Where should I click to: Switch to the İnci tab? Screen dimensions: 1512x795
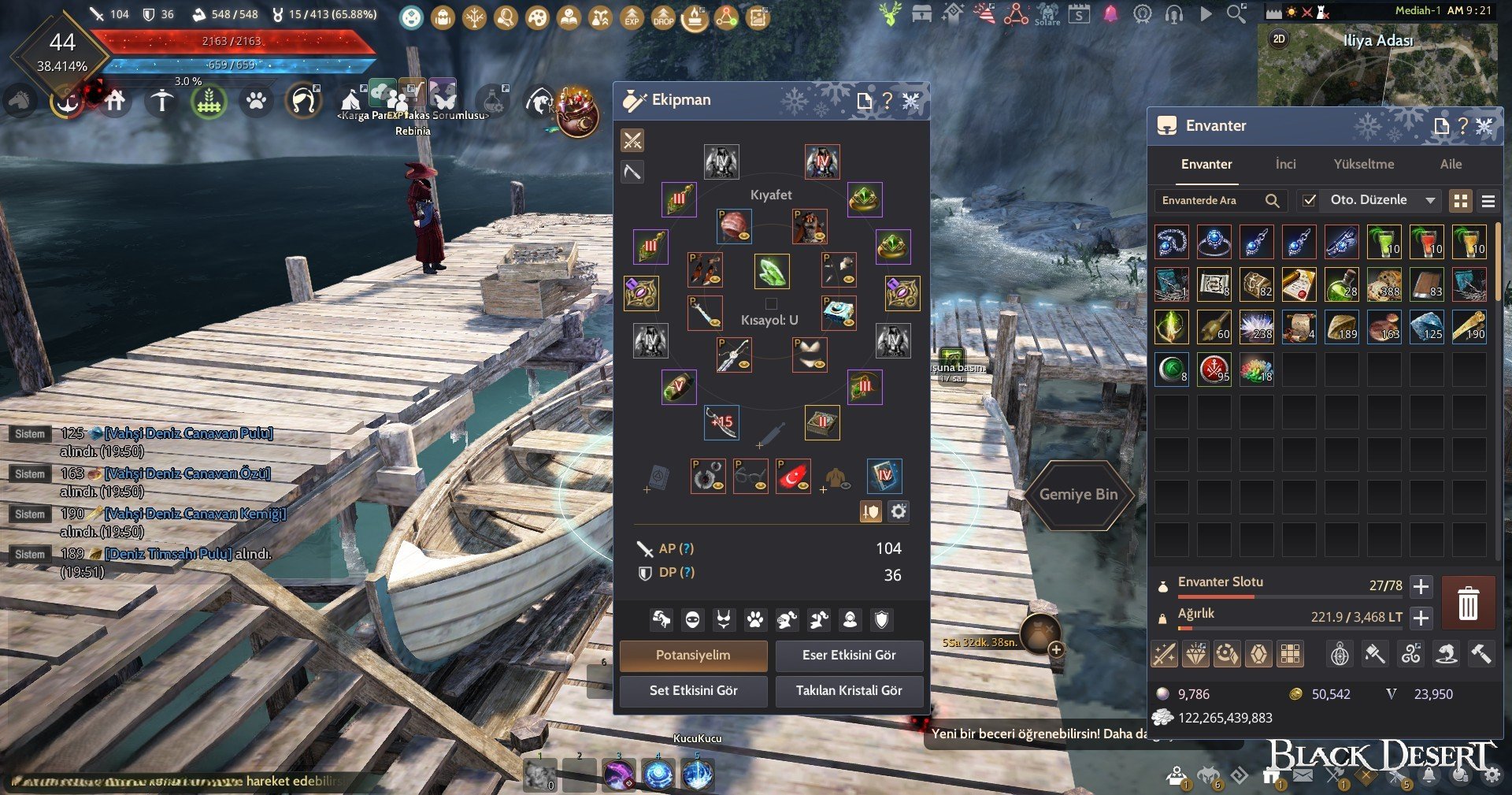pyautogui.click(x=1285, y=164)
